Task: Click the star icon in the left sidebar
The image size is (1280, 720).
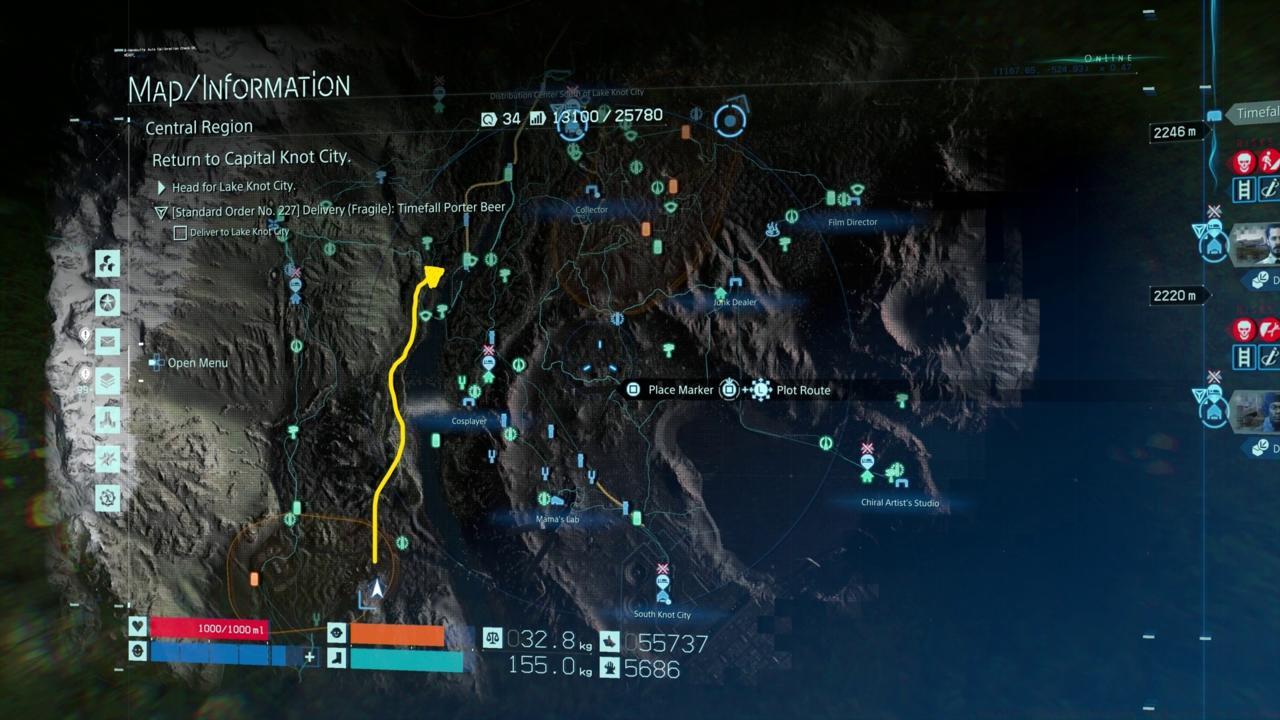Action: (108, 302)
